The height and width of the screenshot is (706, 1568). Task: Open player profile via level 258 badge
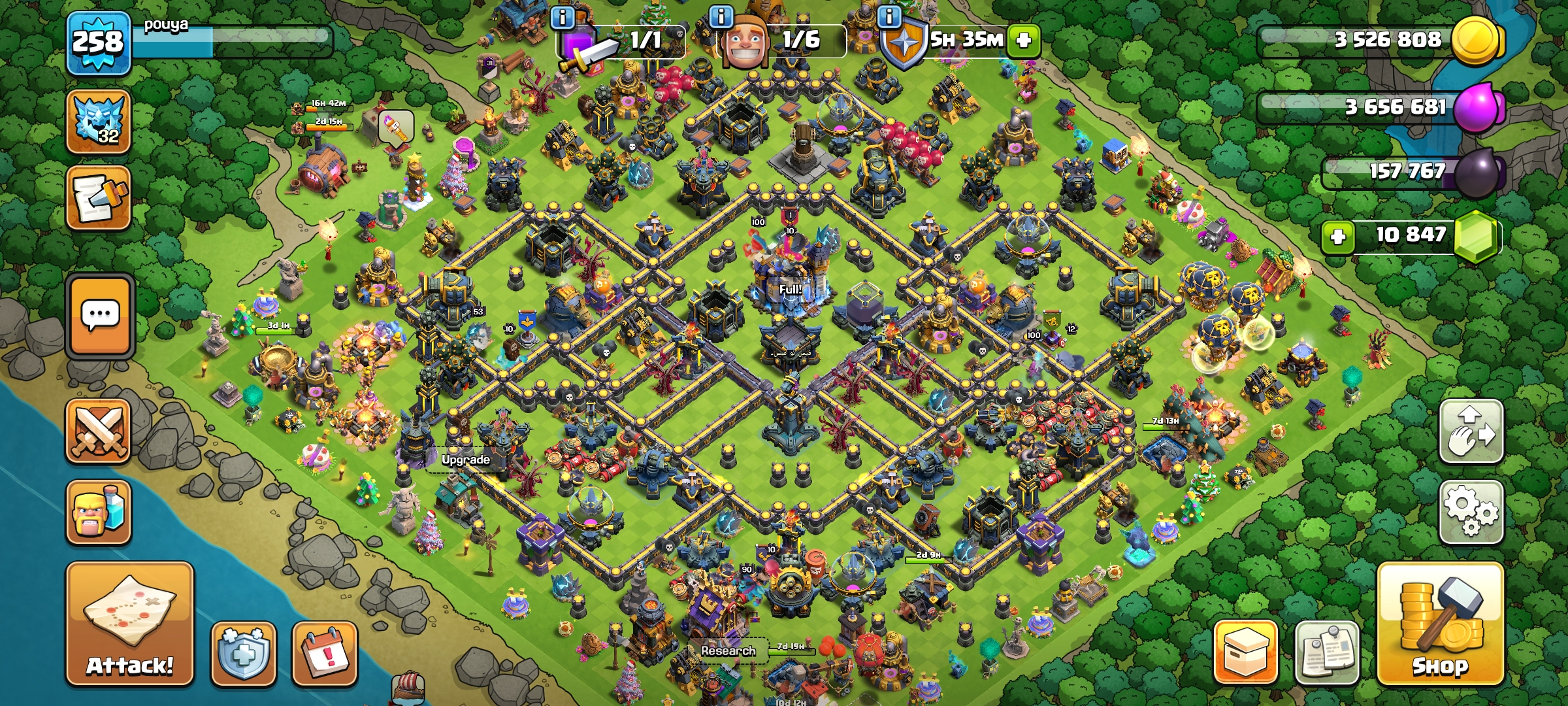coord(98,43)
